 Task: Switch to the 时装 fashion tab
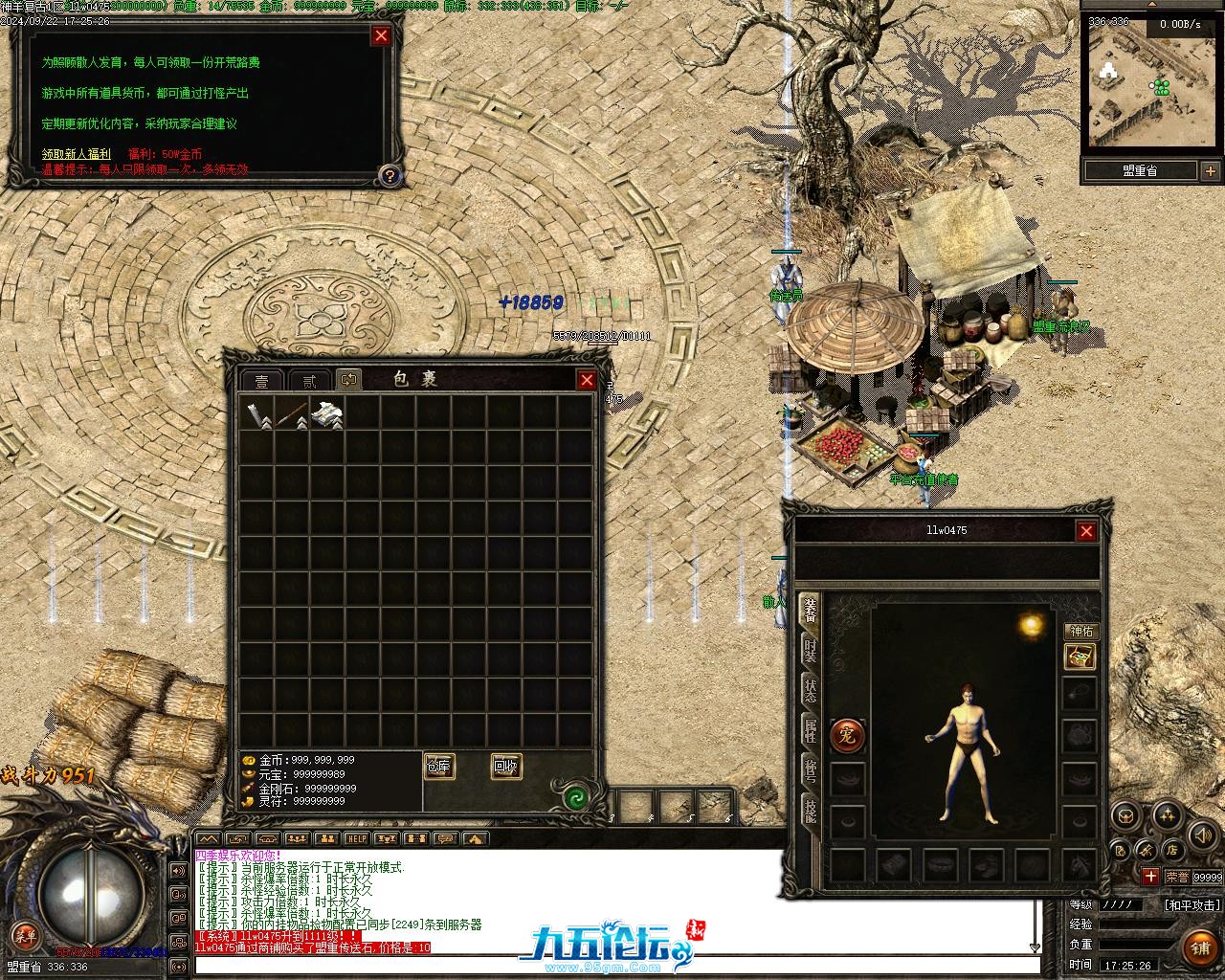(x=810, y=651)
